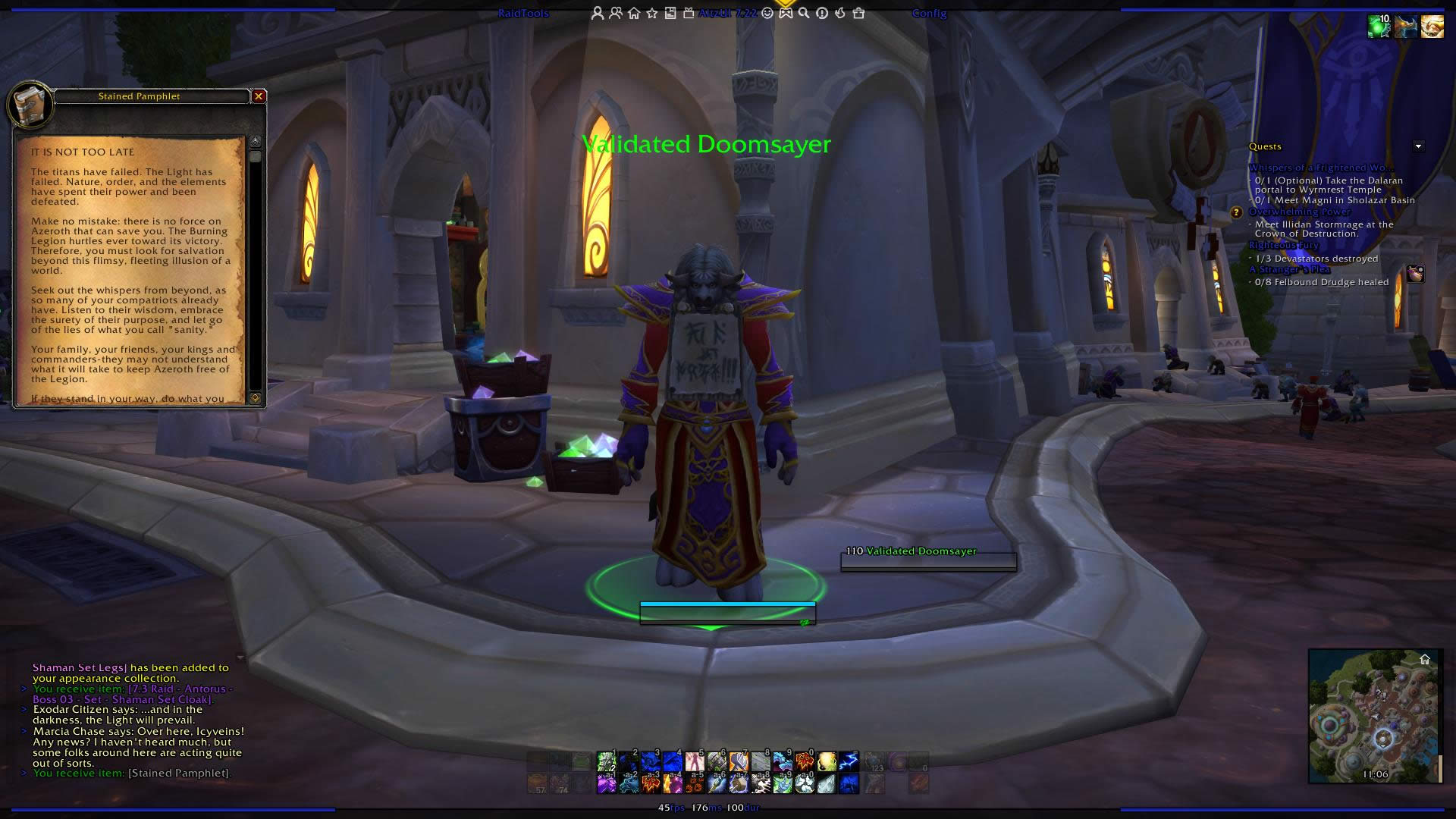
Task: Open favorites via the star icon
Action: pos(652,13)
